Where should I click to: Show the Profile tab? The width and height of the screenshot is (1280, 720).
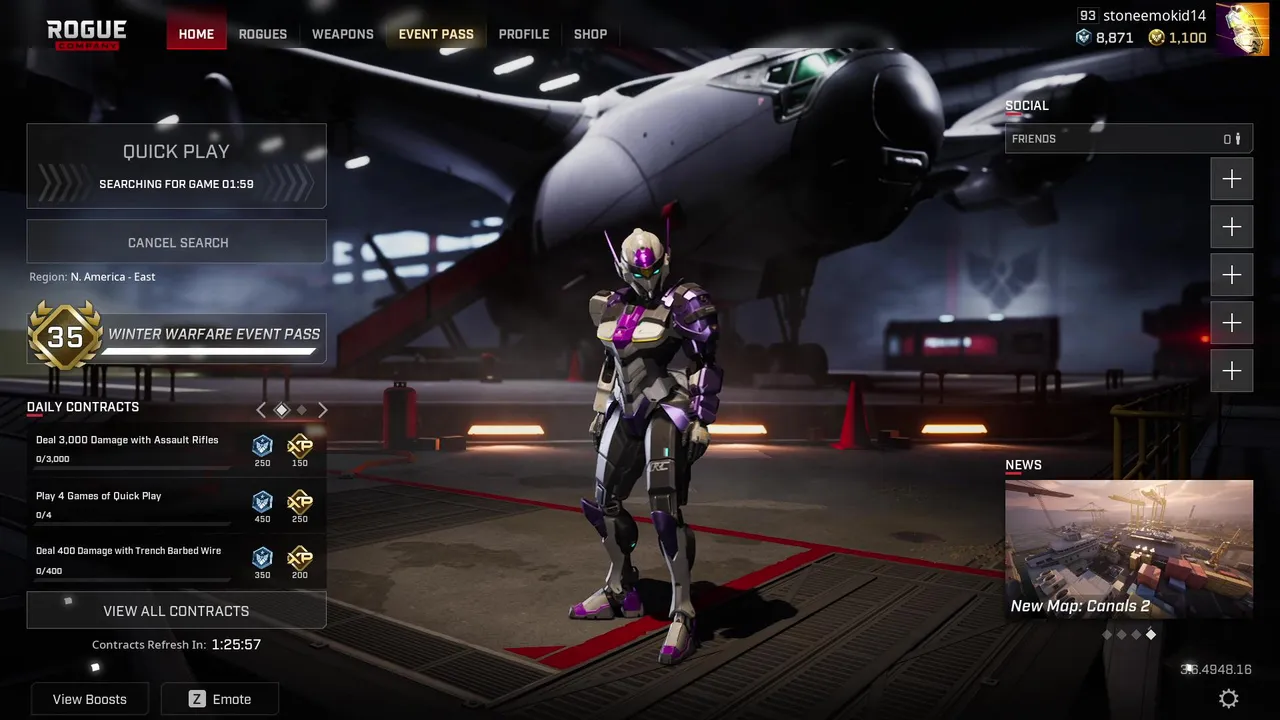524,34
